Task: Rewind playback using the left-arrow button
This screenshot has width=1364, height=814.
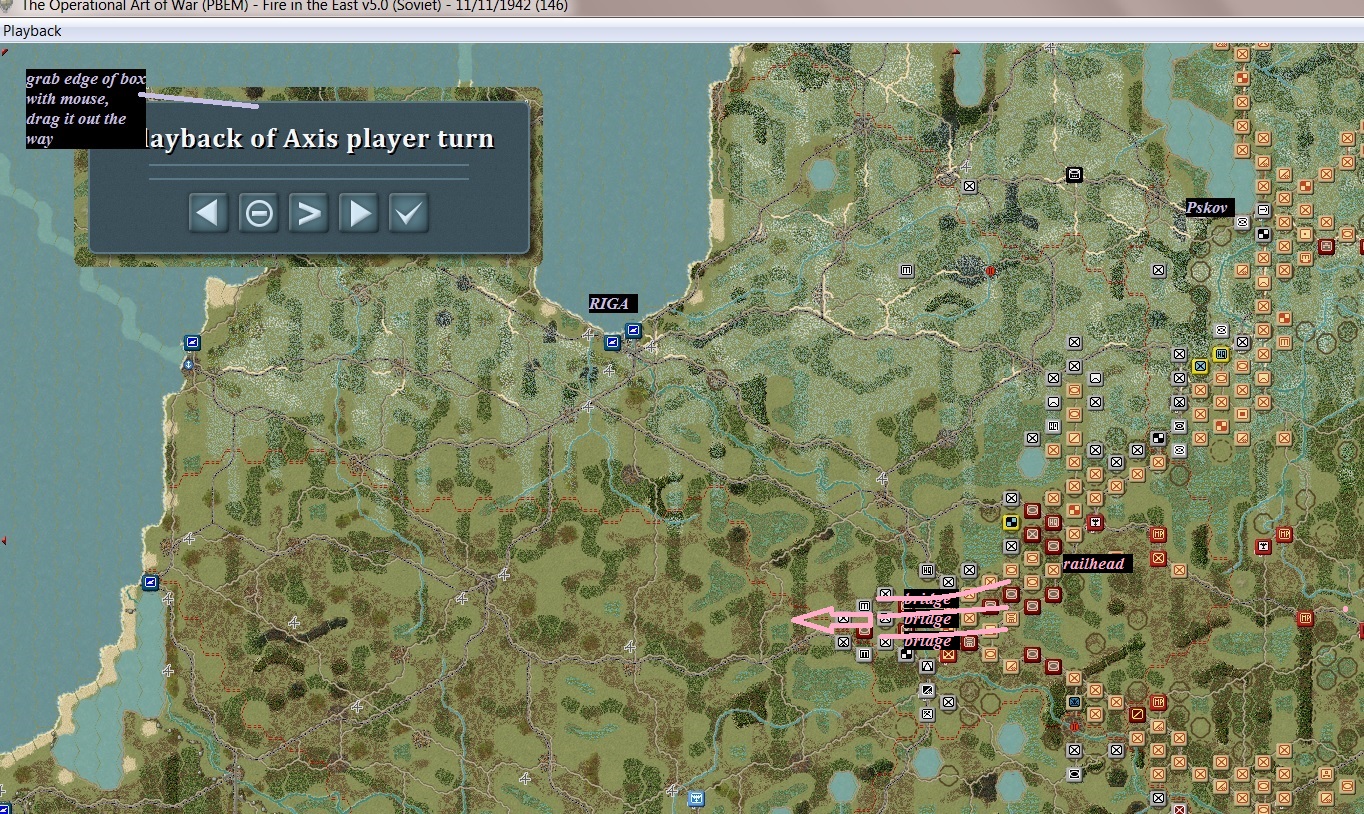Action: pos(208,212)
